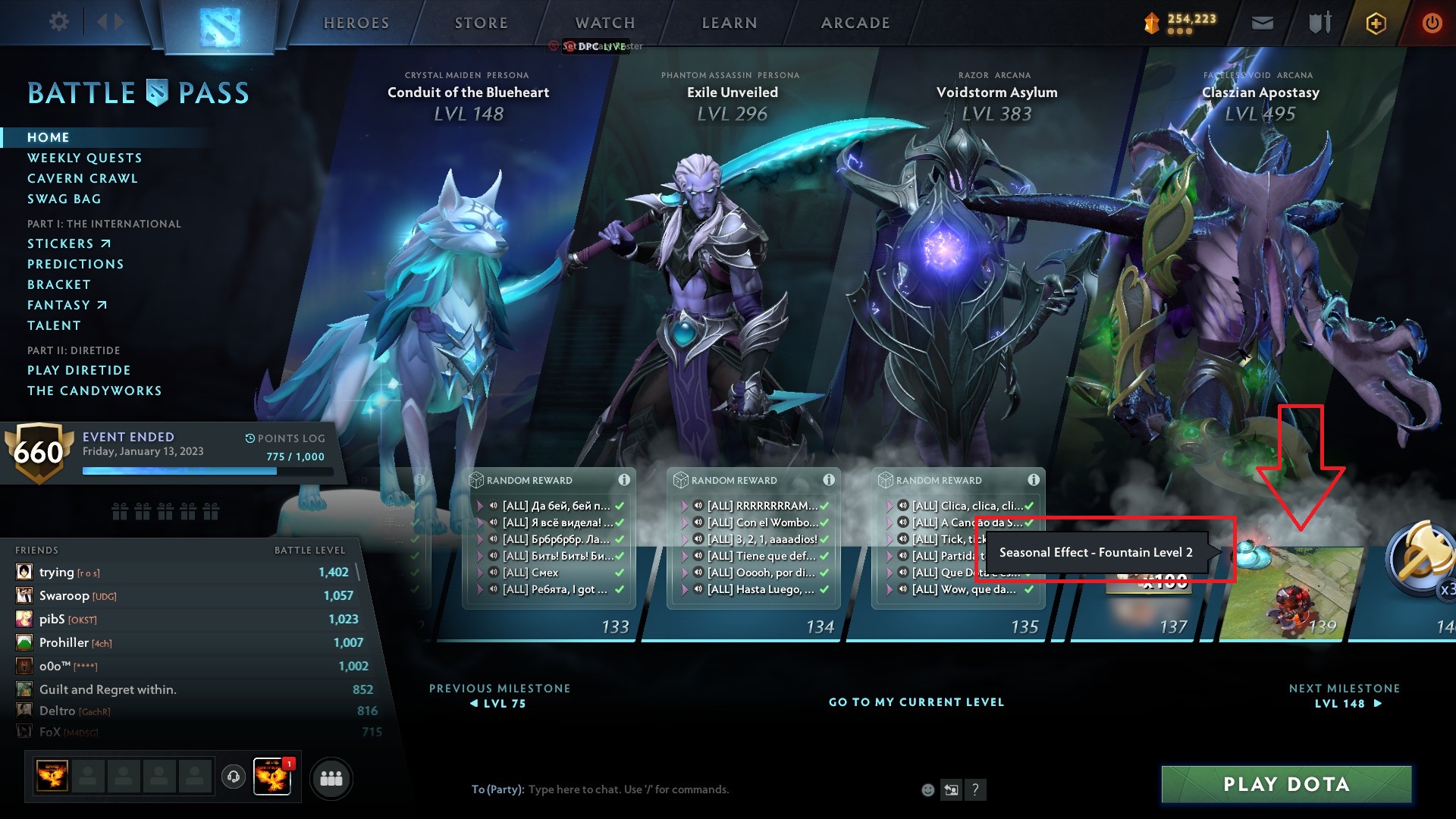Open the ARCADE menu tab
The image size is (1456, 819).
click(x=854, y=23)
